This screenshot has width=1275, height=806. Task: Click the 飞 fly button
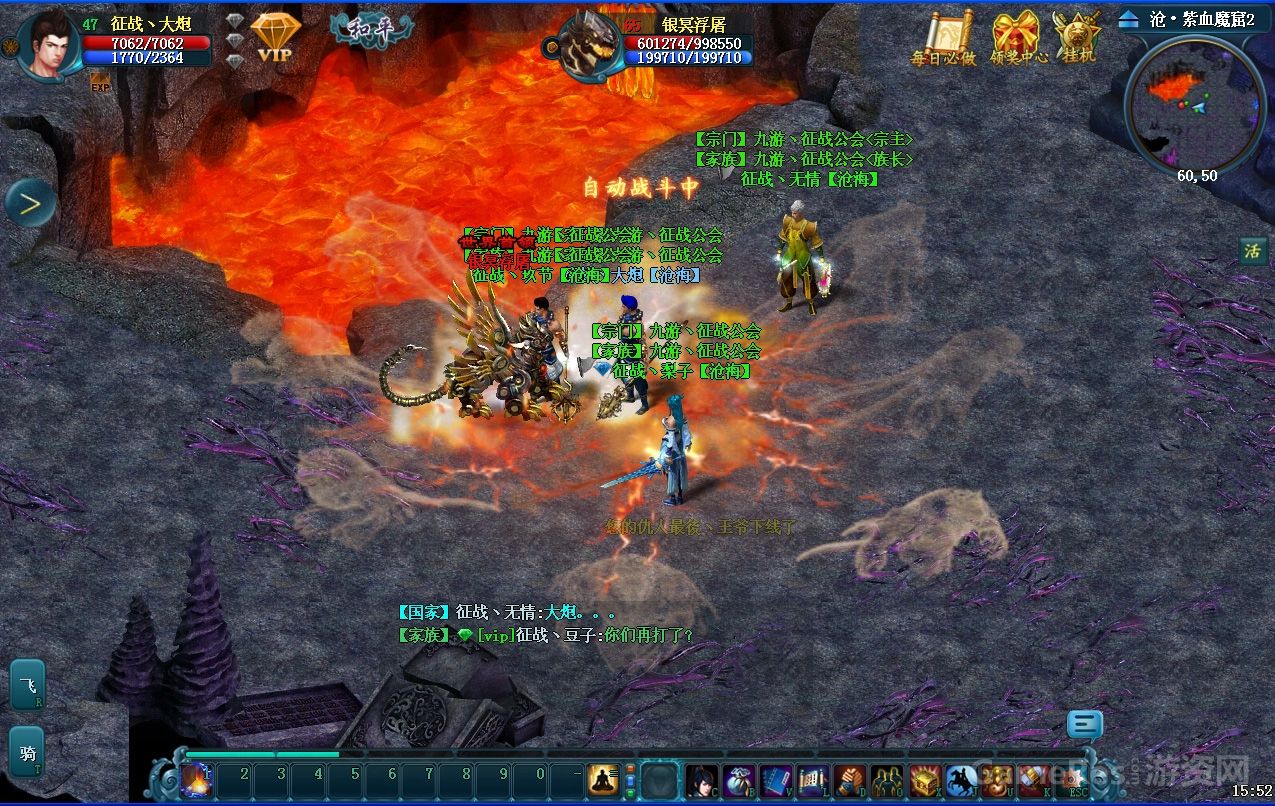tap(27, 684)
